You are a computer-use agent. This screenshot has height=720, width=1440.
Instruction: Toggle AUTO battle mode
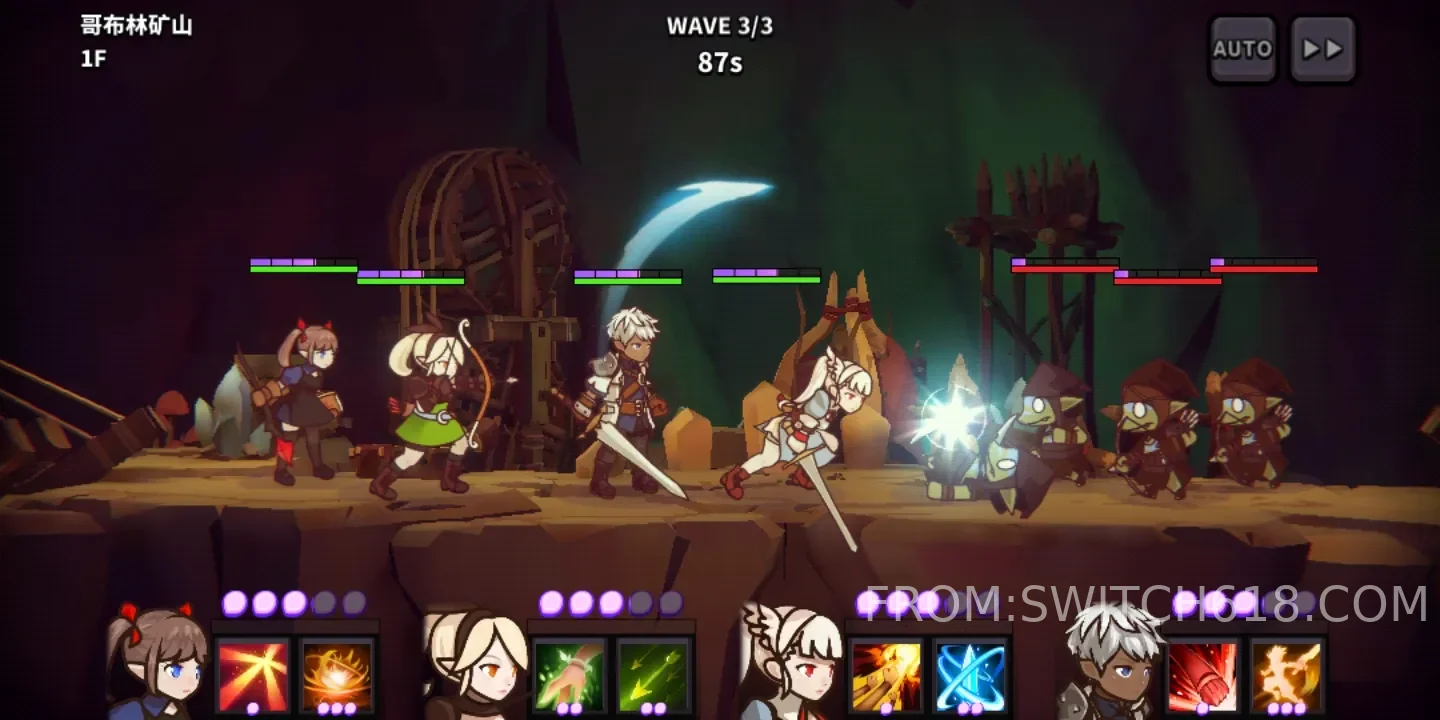click(x=1242, y=49)
